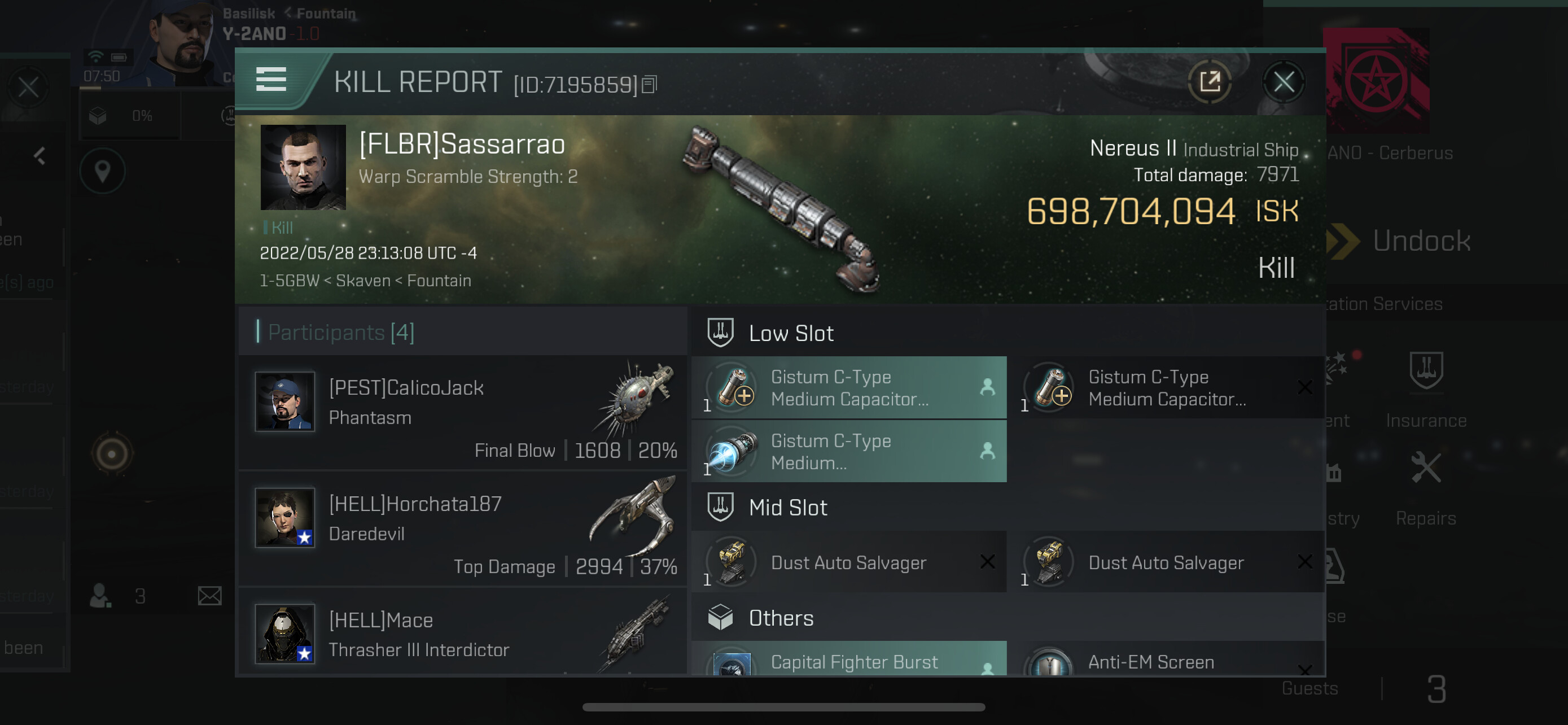Image resolution: width=1568 pixels, height=725 pixels.
Task: Close the left side panel
Action: click(x=28, y=87)
